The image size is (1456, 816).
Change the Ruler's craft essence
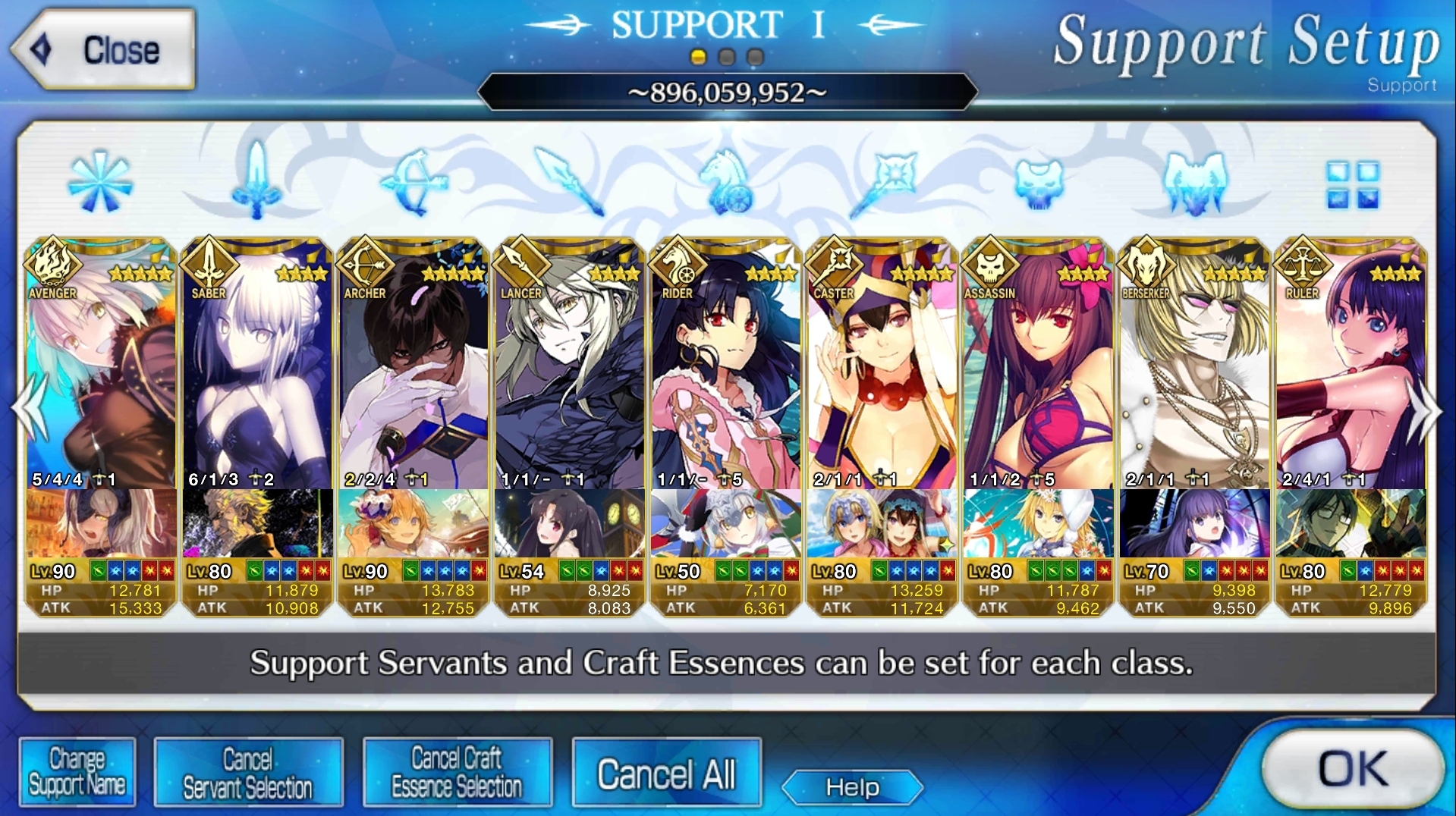tap(1351, 523)
